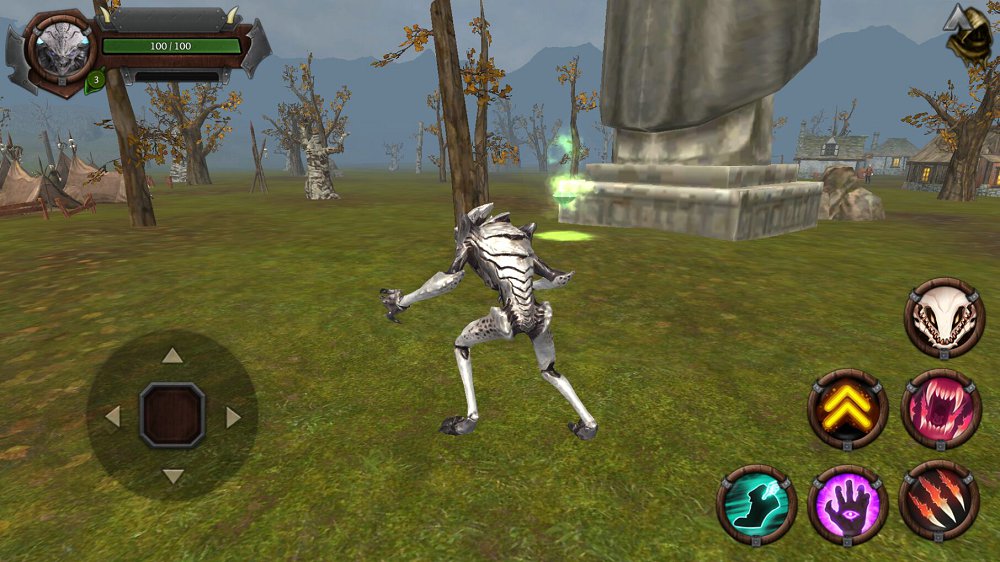1000x562 pixels.
Task: Cast the purple eye-hand spell
Action: pos(848,504)
